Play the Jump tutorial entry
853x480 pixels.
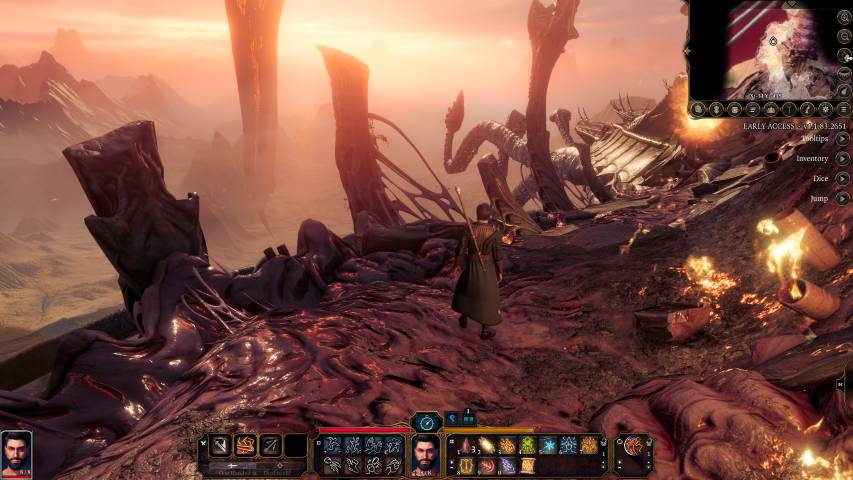tap(843, 198)
